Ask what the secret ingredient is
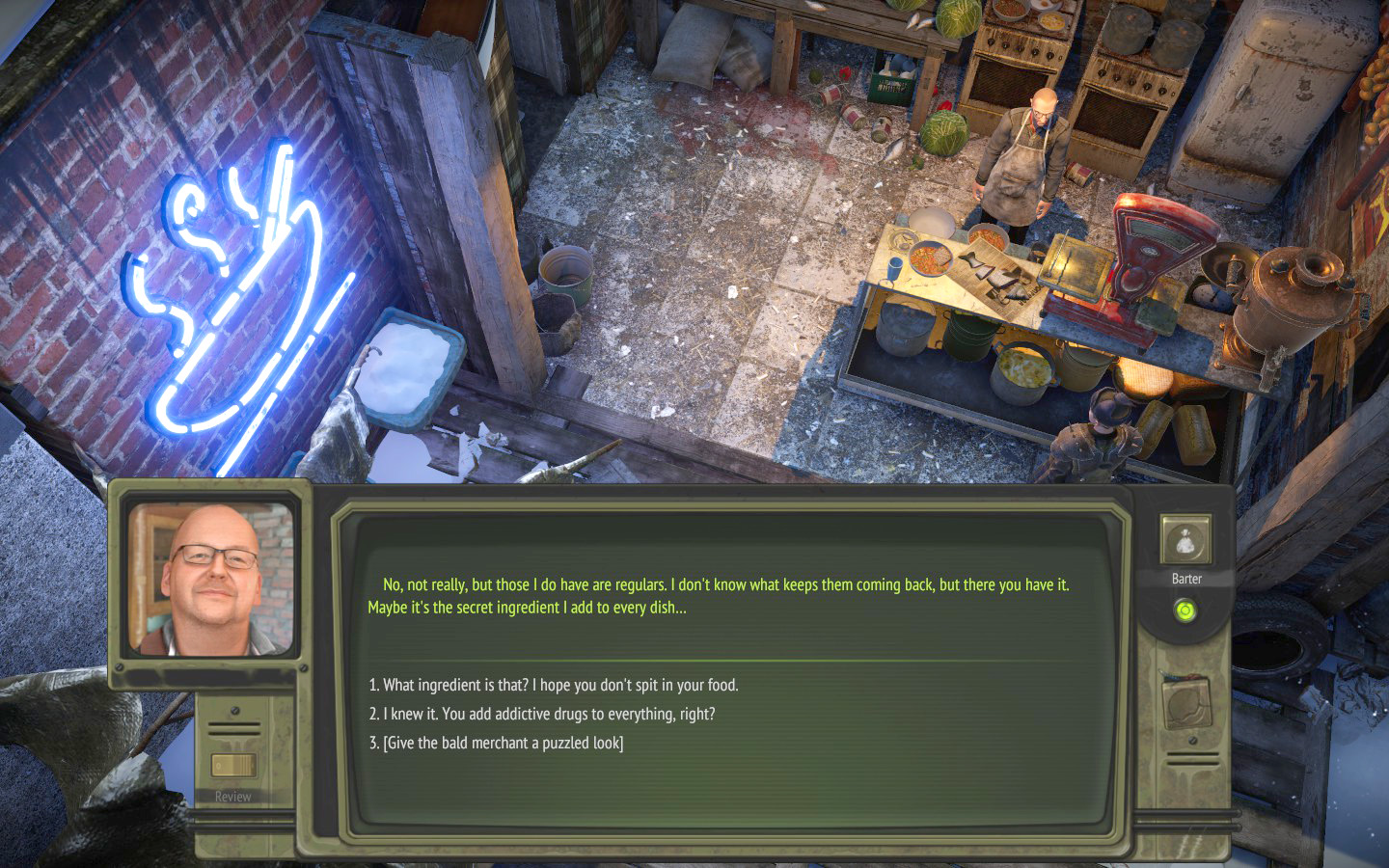The image size is (1389, 868). (x=553, y=685)
